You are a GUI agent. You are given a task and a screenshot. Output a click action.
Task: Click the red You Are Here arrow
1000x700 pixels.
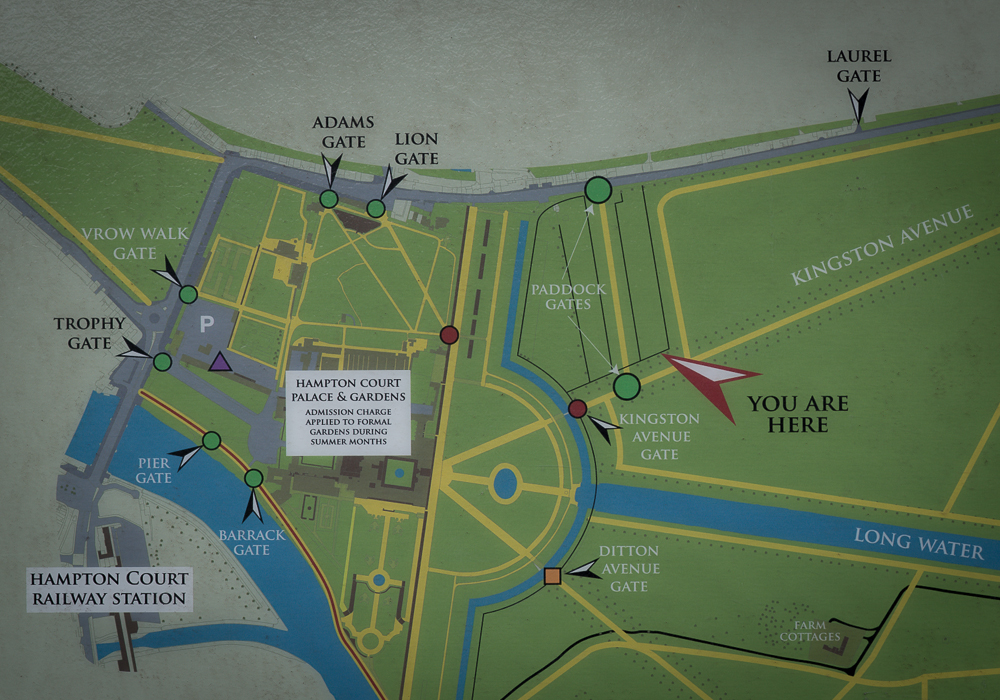click(x=710, y=380)
